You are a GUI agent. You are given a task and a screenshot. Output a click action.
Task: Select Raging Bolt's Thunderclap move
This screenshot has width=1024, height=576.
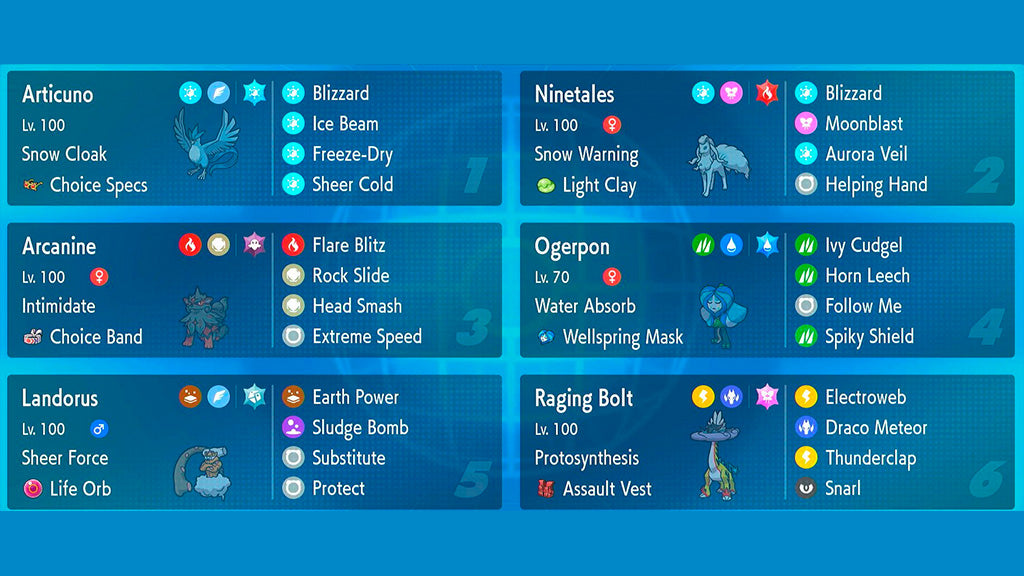(870, 459)
